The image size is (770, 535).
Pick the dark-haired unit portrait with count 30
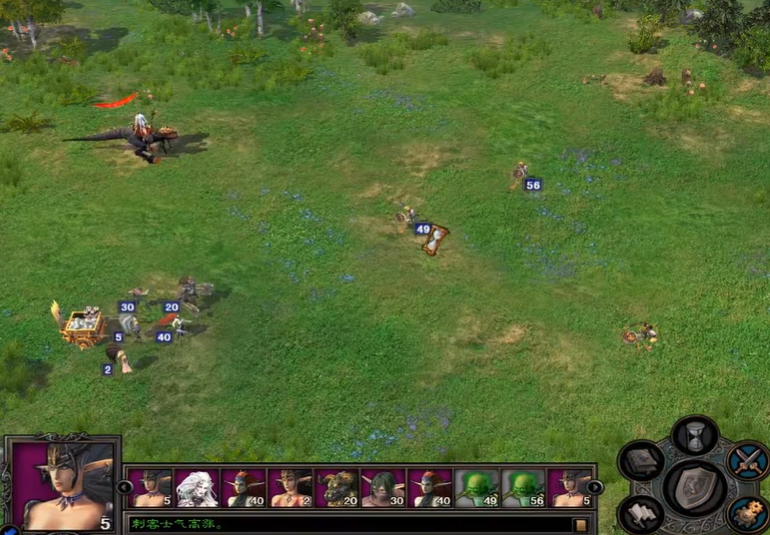[x=383, y=488]
